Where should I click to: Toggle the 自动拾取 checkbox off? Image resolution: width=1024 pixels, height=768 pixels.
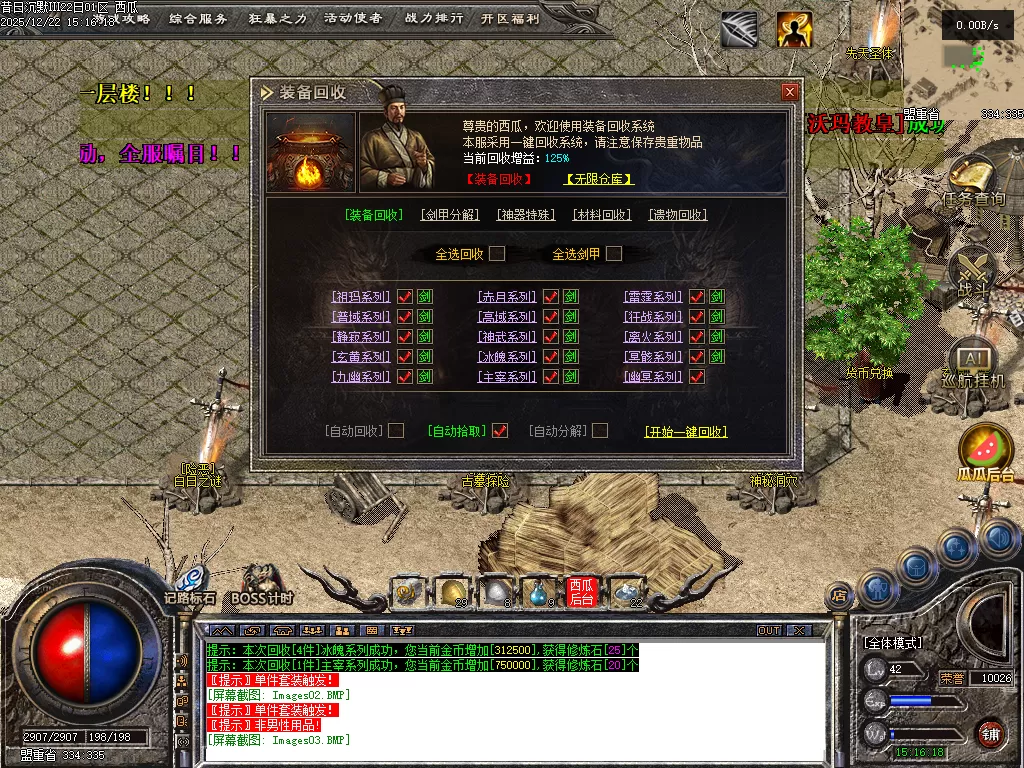pos(500,431)
